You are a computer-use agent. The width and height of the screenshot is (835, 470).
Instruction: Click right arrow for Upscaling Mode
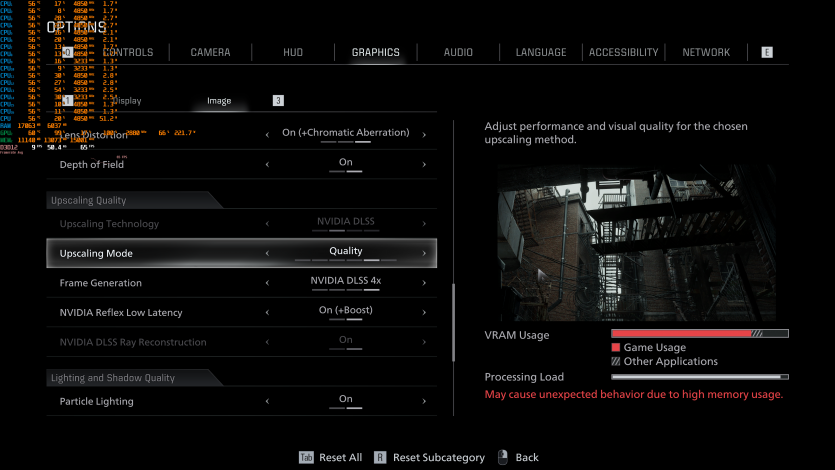(x=424, y=253)
